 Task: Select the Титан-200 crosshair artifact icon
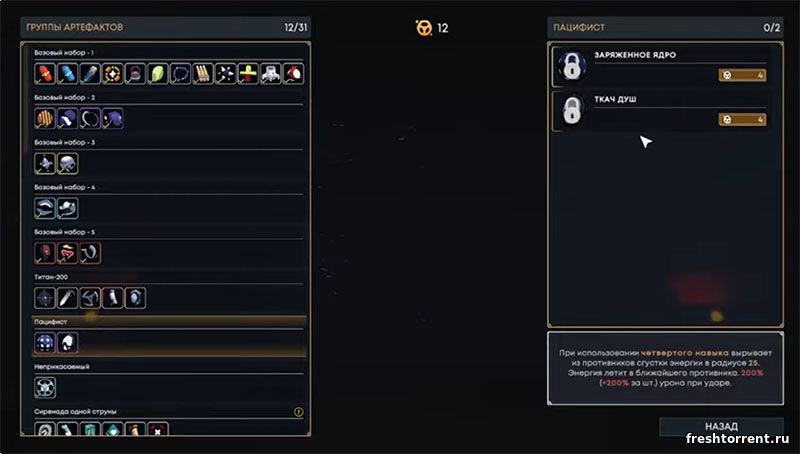[x=45, y=297]
